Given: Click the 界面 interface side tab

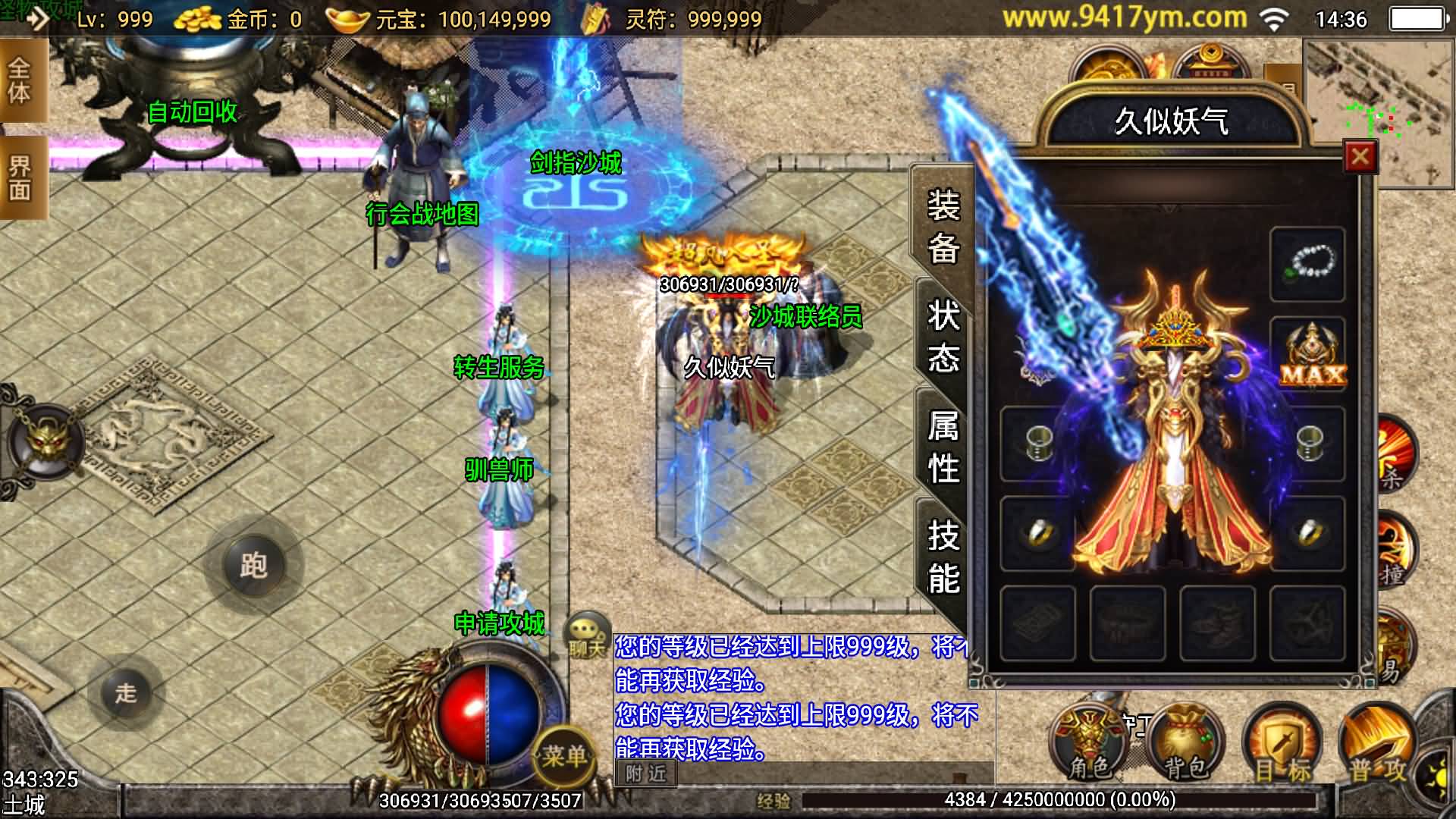Looking at the screenshot, I should click(20, 178).
